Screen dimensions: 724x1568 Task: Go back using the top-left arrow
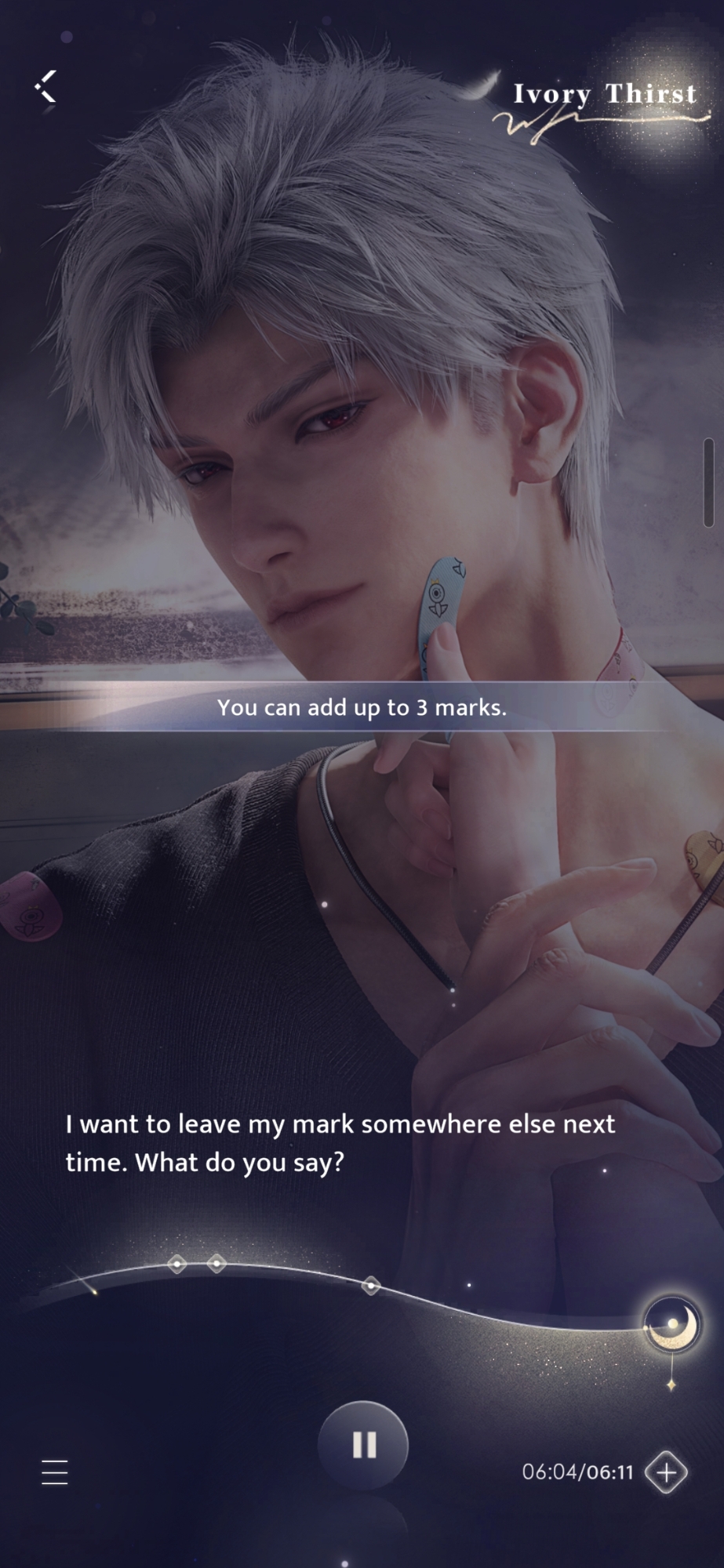click(x=46, y=86)
